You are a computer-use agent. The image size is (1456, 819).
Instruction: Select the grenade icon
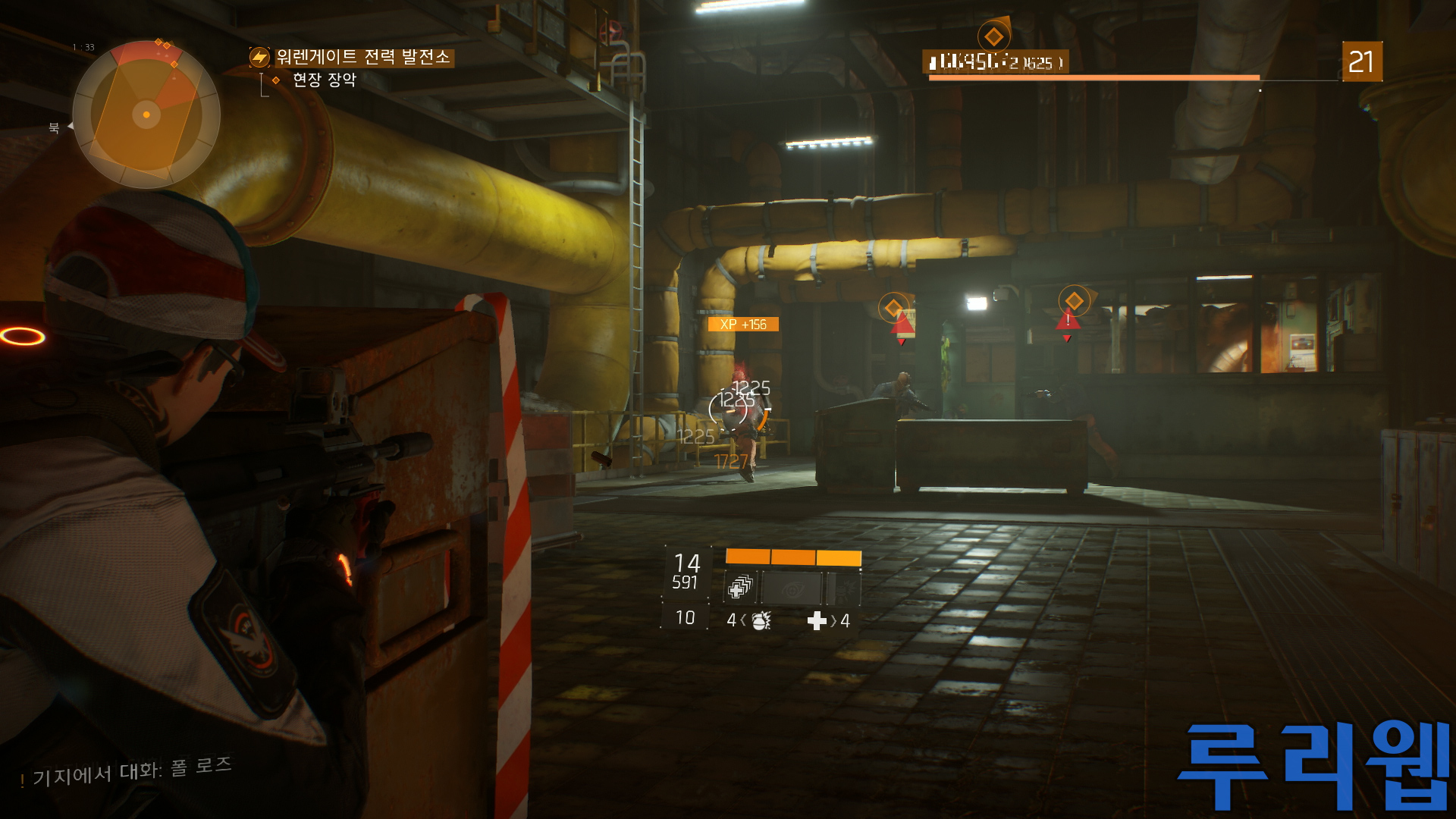click(759, 621)
